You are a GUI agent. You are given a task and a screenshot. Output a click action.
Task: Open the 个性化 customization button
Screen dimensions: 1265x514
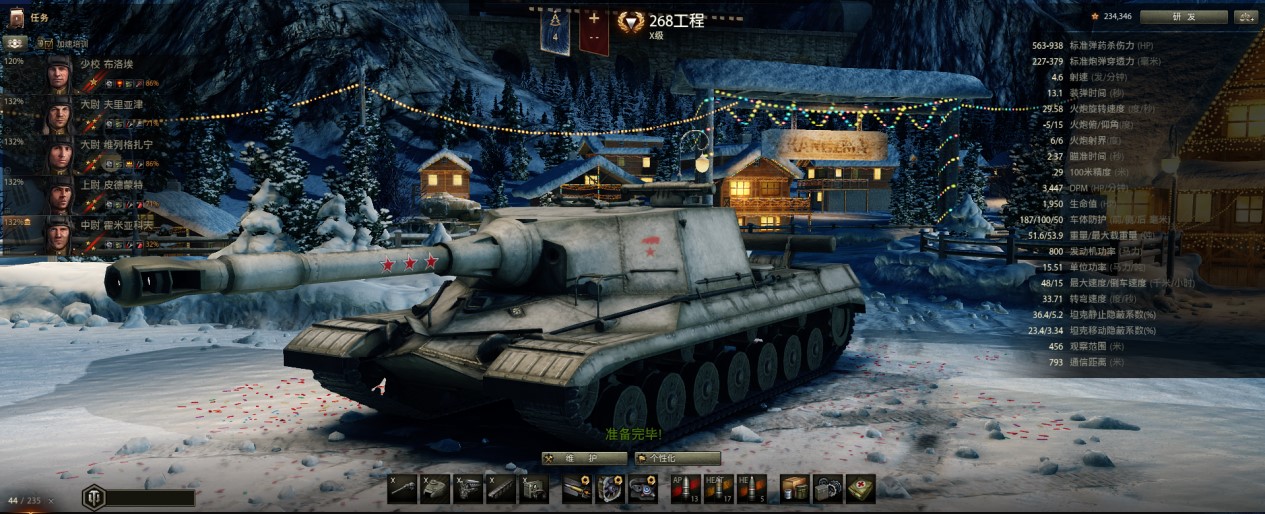(x=677, y=458)
